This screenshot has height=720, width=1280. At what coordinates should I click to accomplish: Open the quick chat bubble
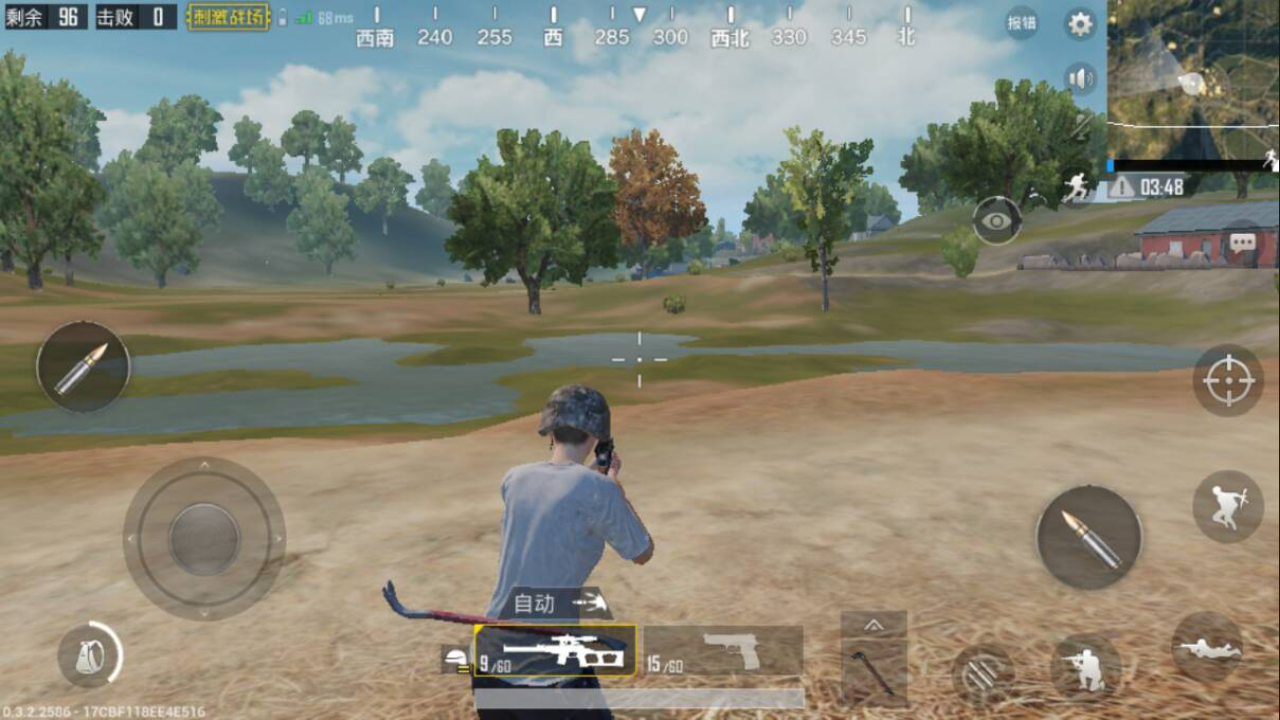(x=1243, y=242)
